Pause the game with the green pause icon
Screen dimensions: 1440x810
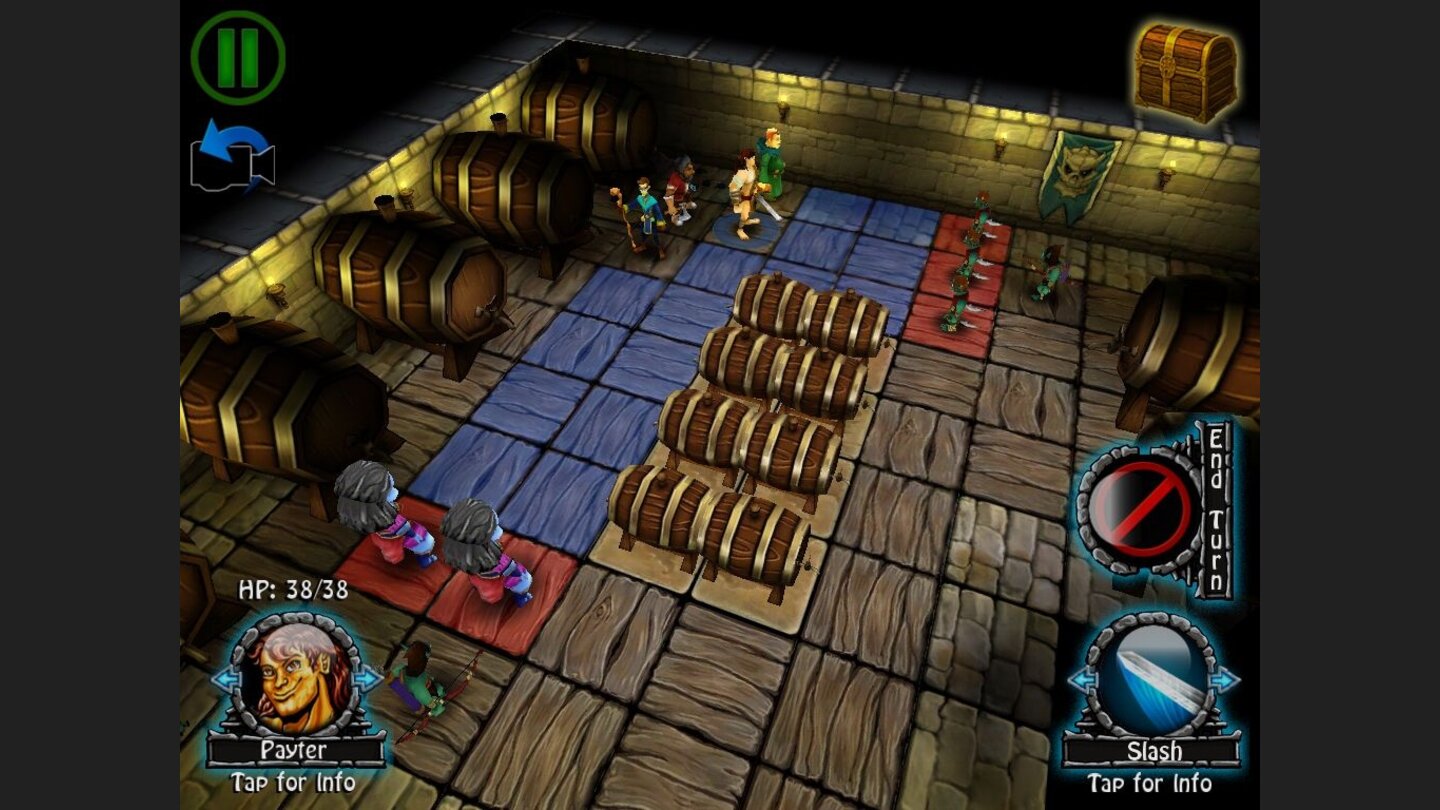point(237,59)
